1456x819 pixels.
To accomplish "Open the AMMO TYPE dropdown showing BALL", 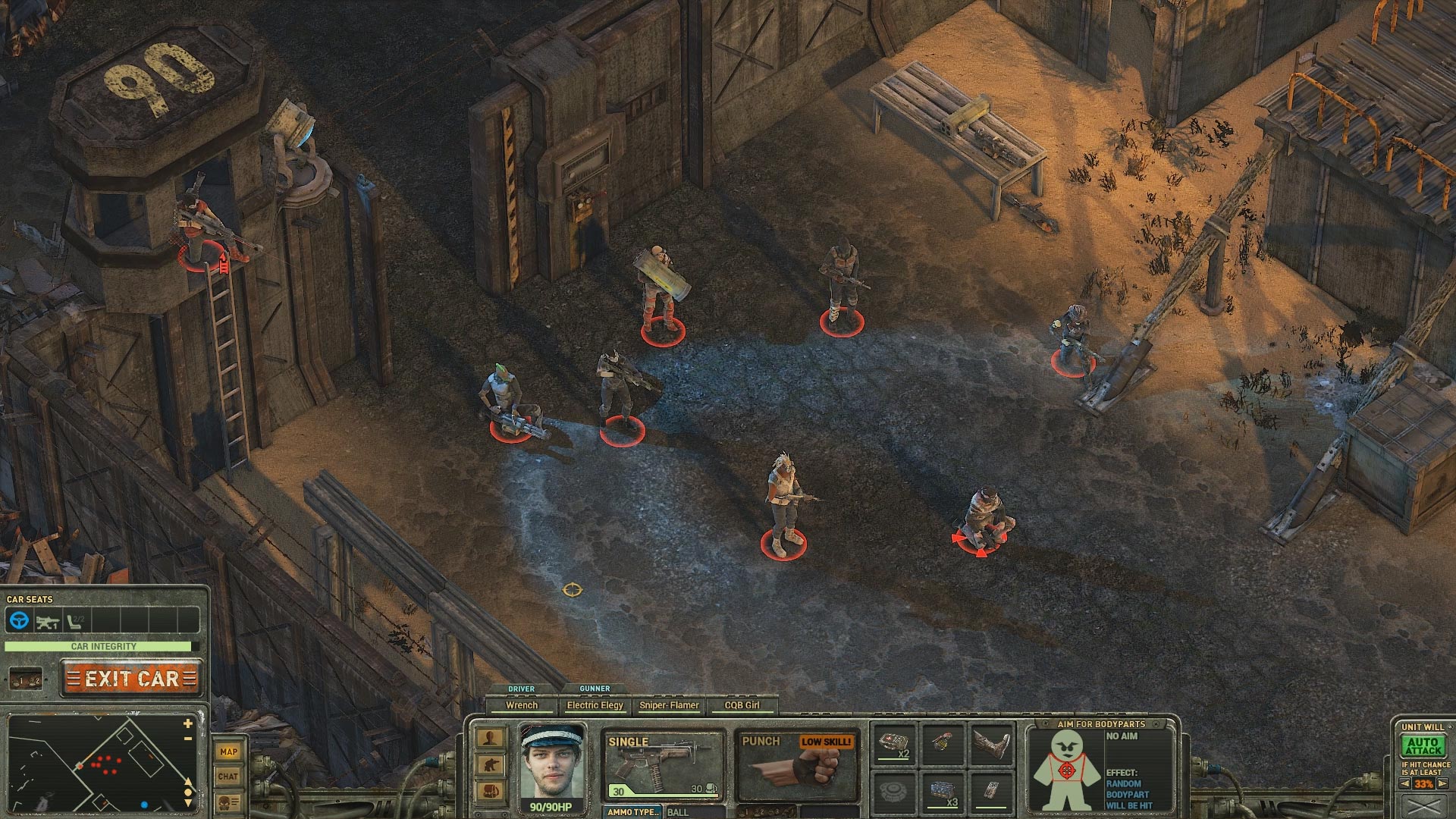I will [633, 811].
